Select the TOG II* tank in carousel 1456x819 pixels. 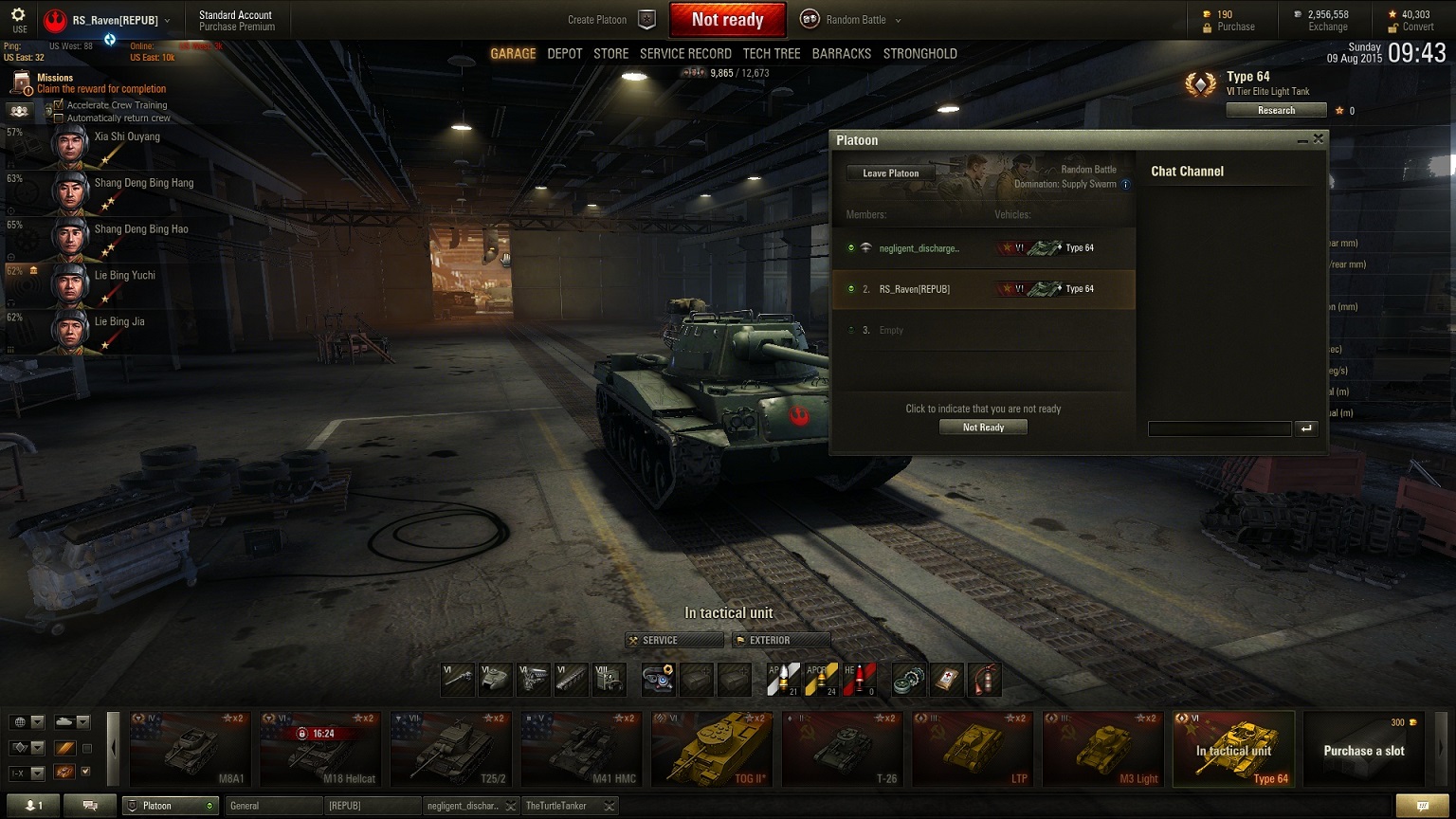[x=709, y=750]
